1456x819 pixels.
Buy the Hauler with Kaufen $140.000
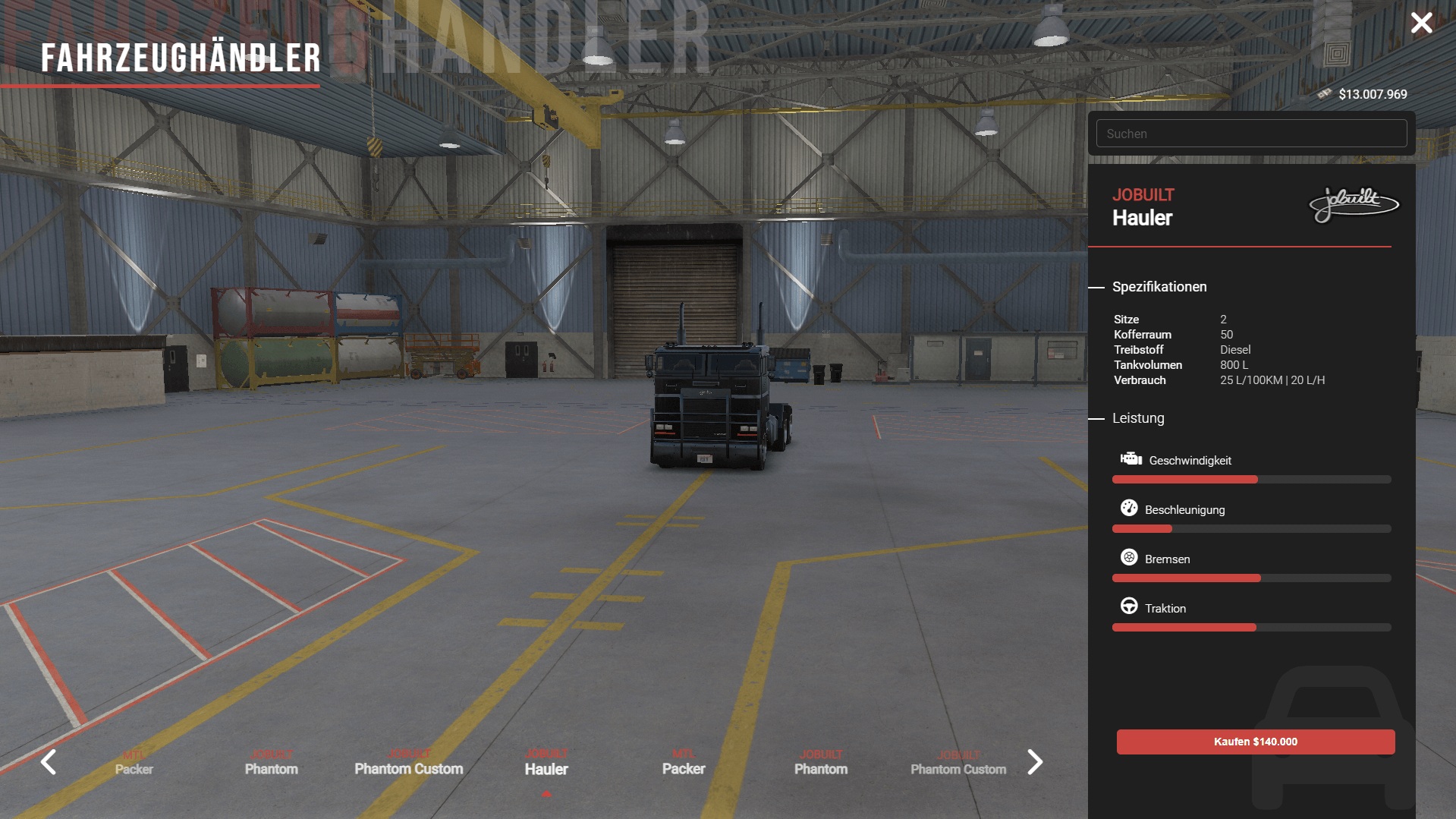1255,742
